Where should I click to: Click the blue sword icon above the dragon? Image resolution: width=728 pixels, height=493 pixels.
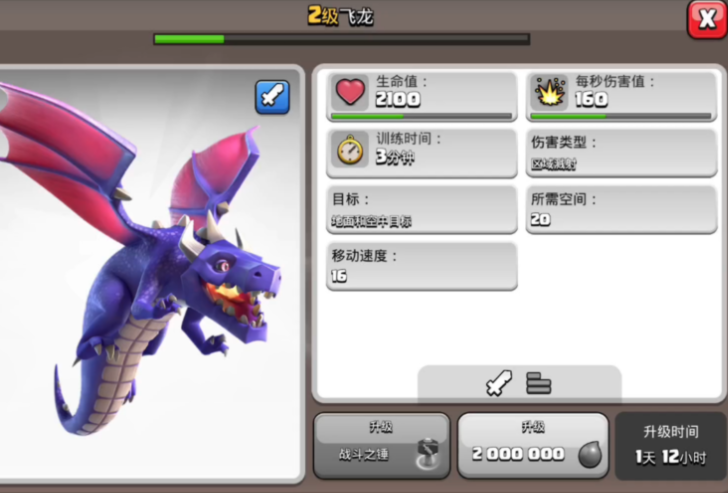pos(272,97)
